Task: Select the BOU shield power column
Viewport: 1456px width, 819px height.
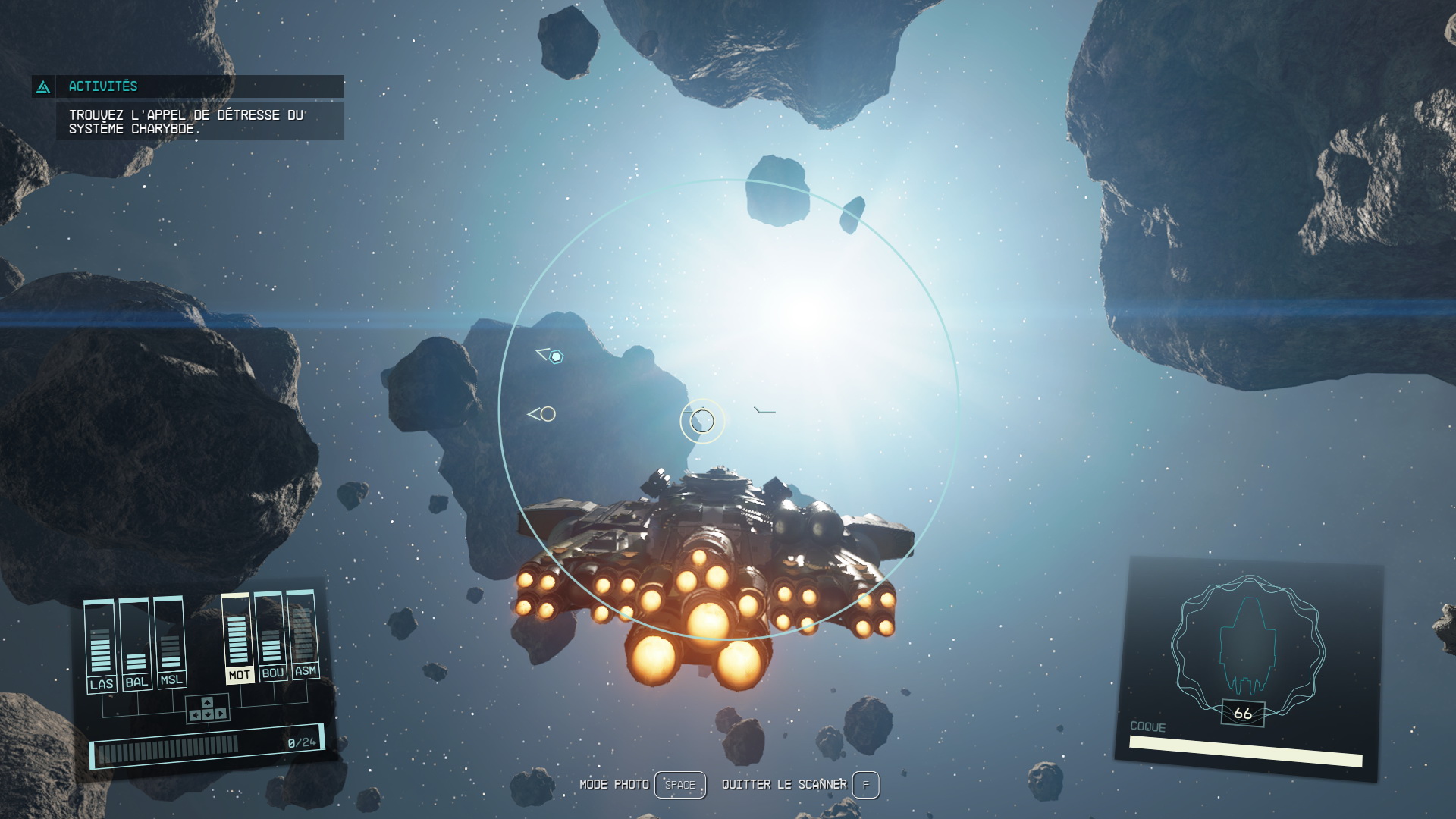Action: 271,635
